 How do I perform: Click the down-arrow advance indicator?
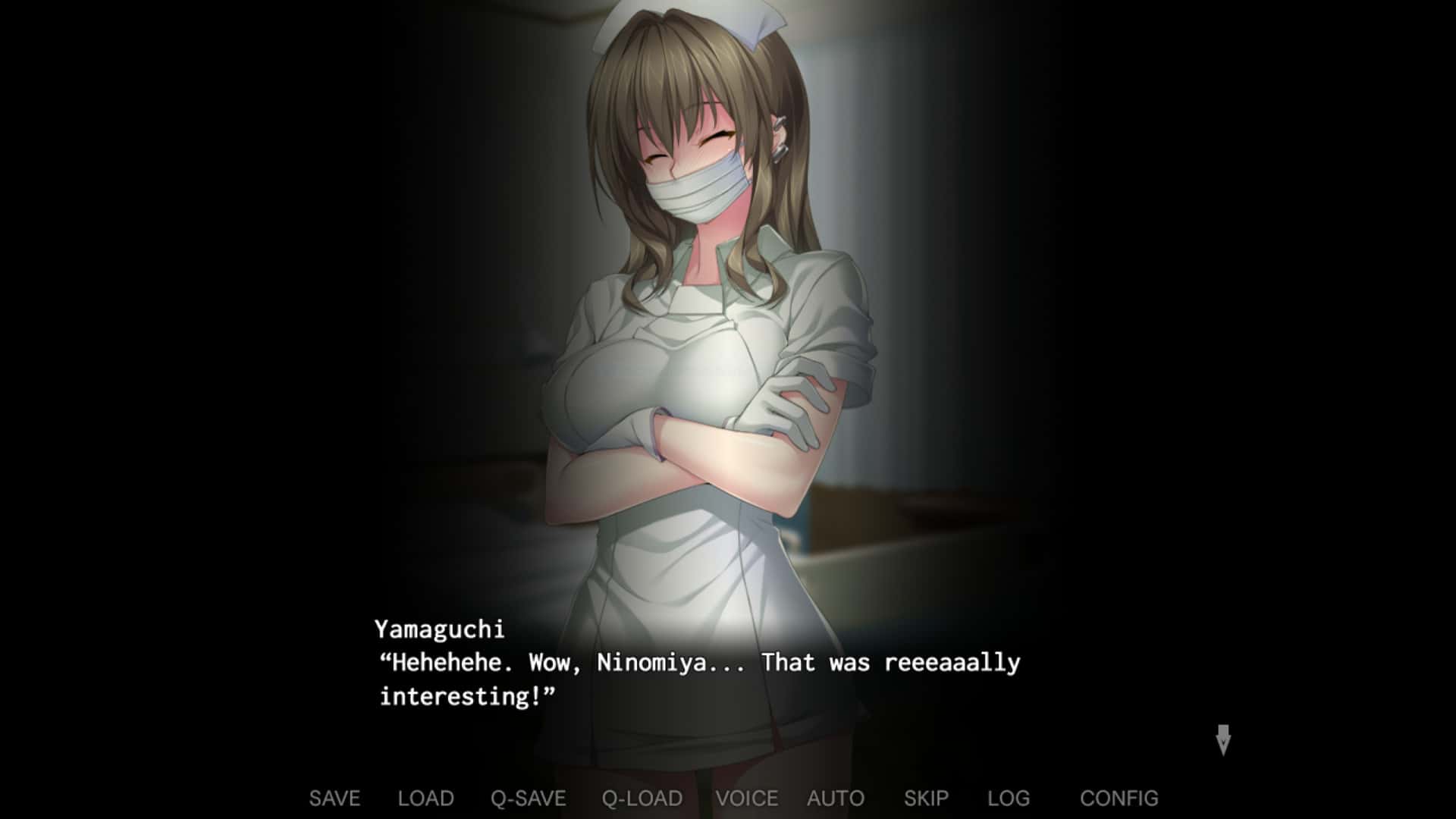[x=1225, y=739]
